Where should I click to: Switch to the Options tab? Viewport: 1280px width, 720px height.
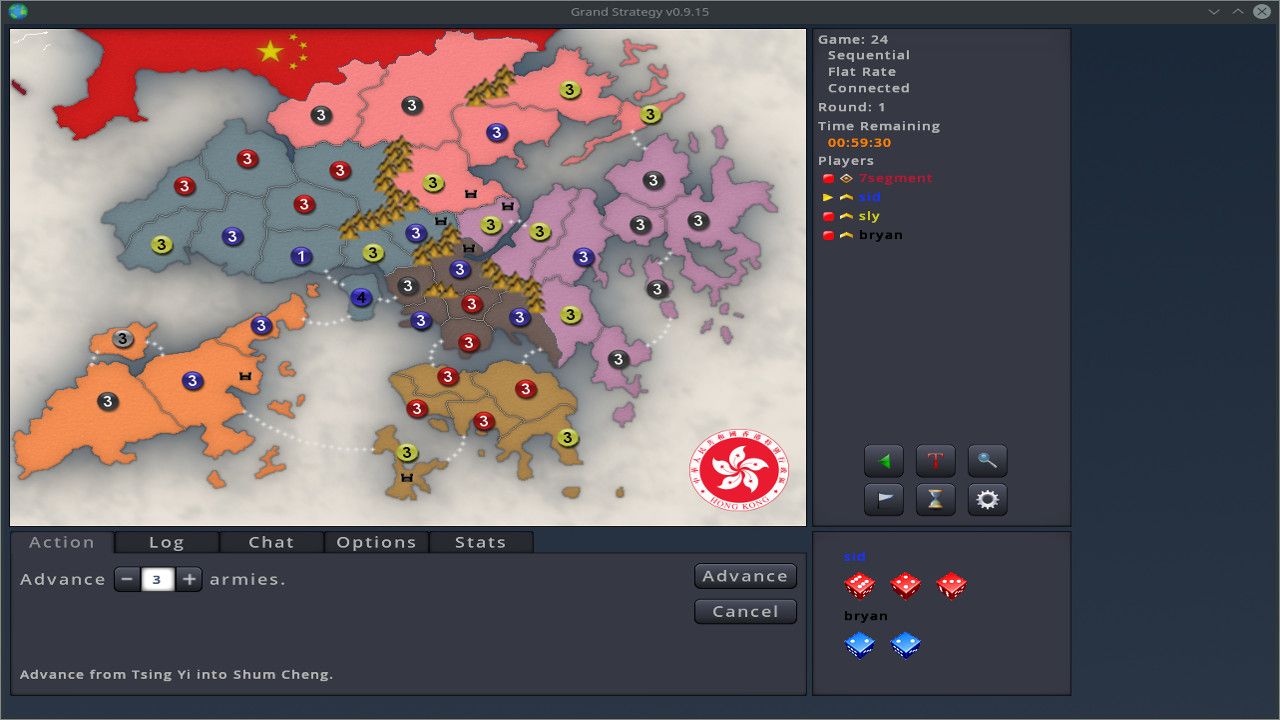[x=375, y=542]
